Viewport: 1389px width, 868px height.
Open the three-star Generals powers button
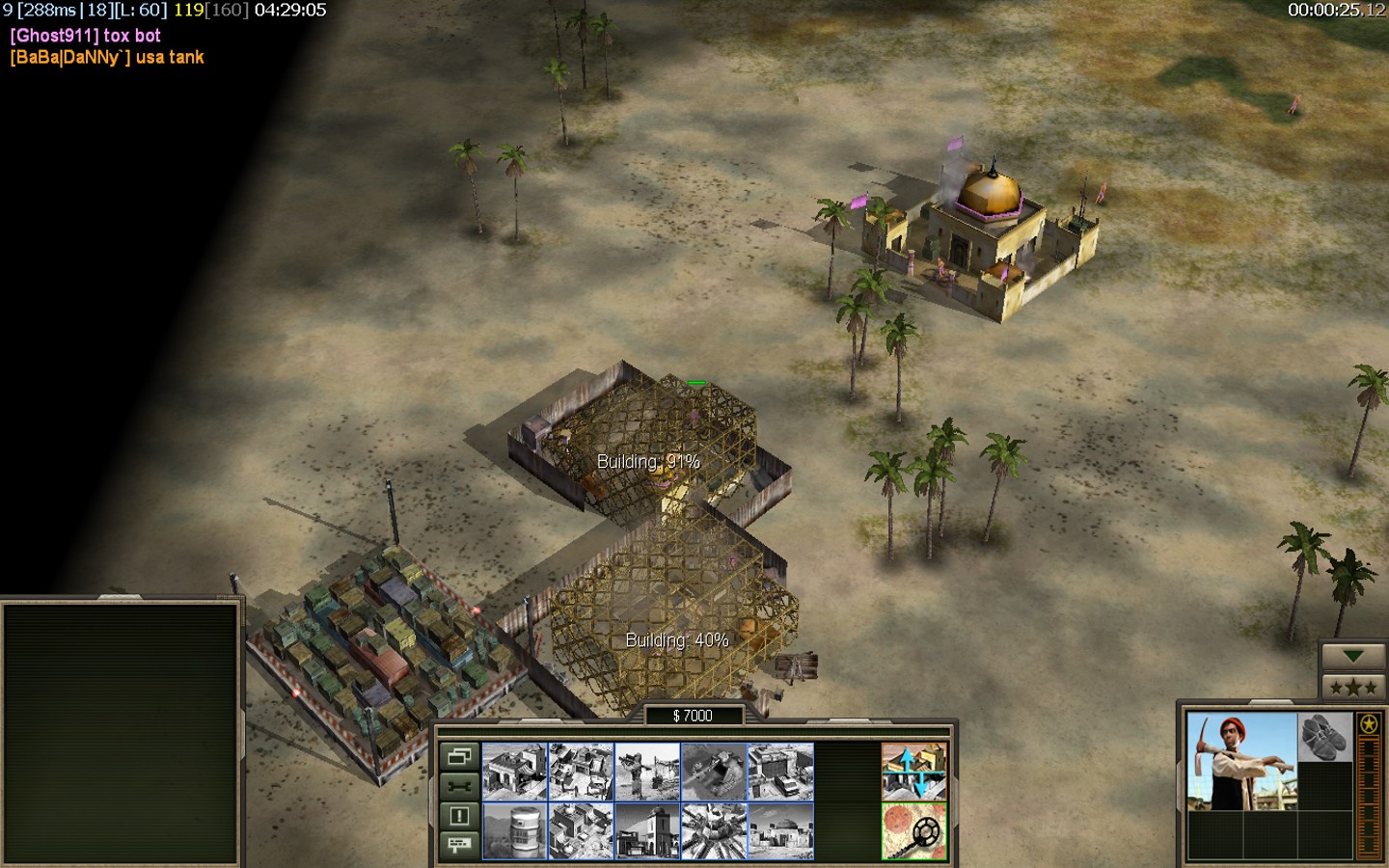[1352, 687]
